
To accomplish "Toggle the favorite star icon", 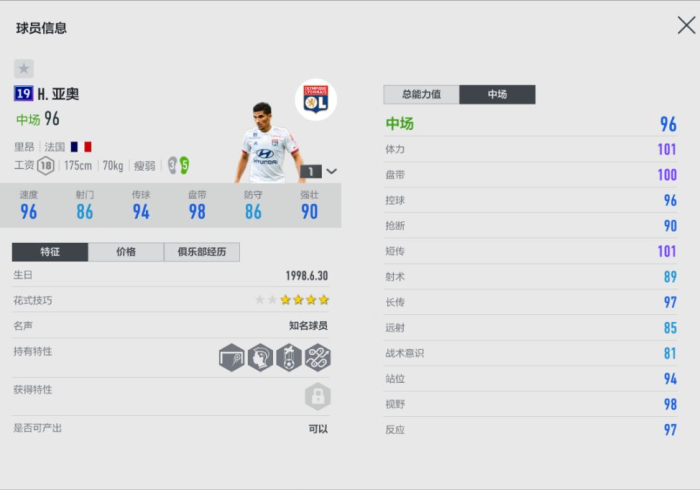I will pos(24,68).
